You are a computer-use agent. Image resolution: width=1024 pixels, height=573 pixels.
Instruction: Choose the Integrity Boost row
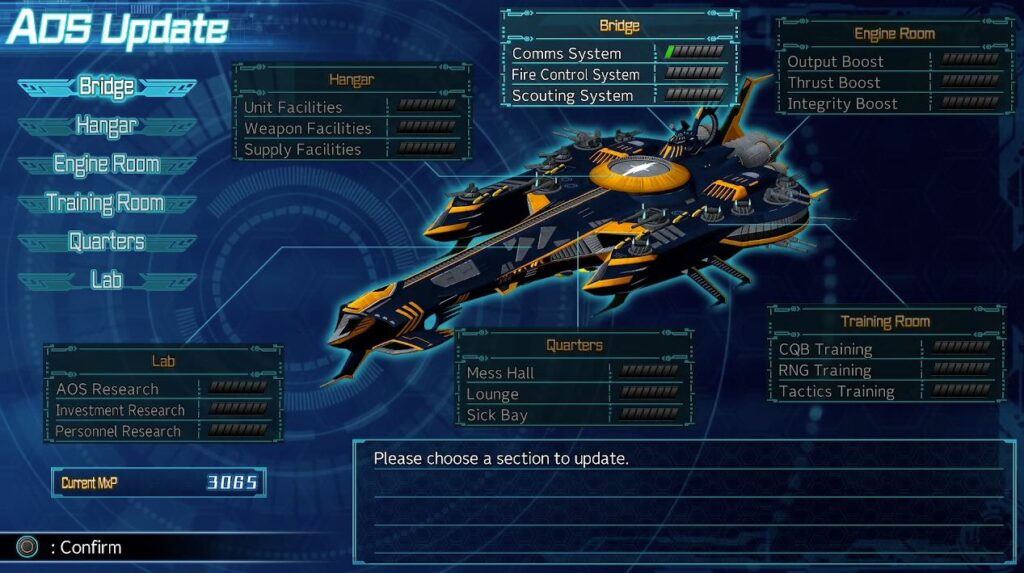point(890,103)
